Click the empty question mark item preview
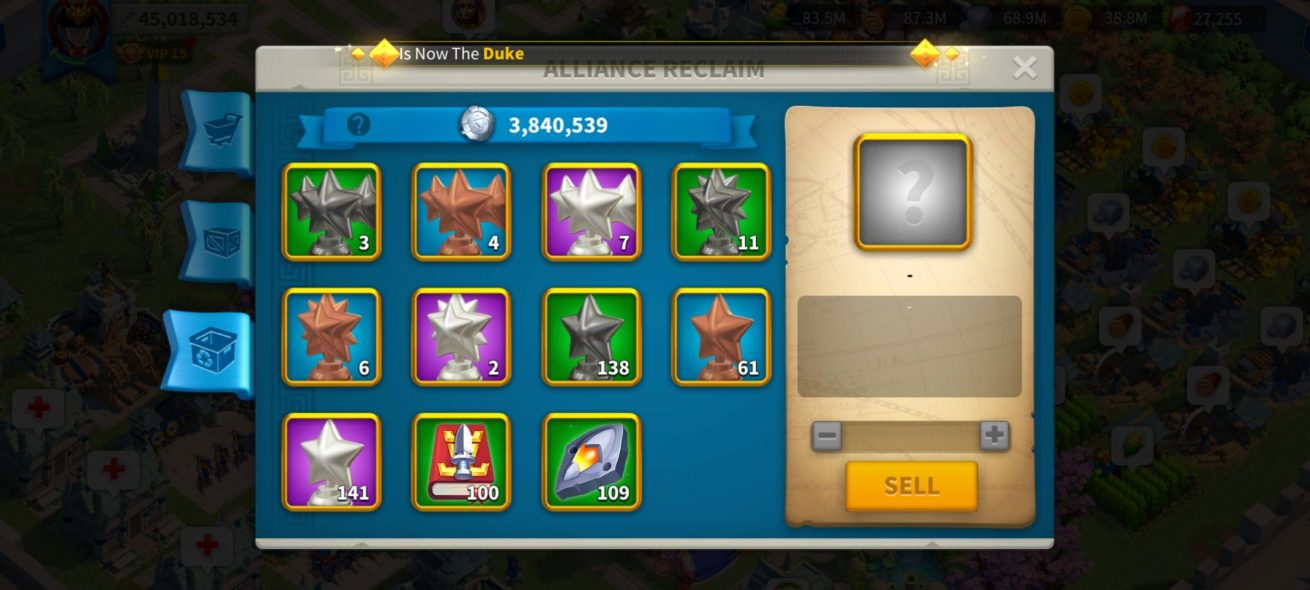This screenshot has width=1310, height=590. 912,191
